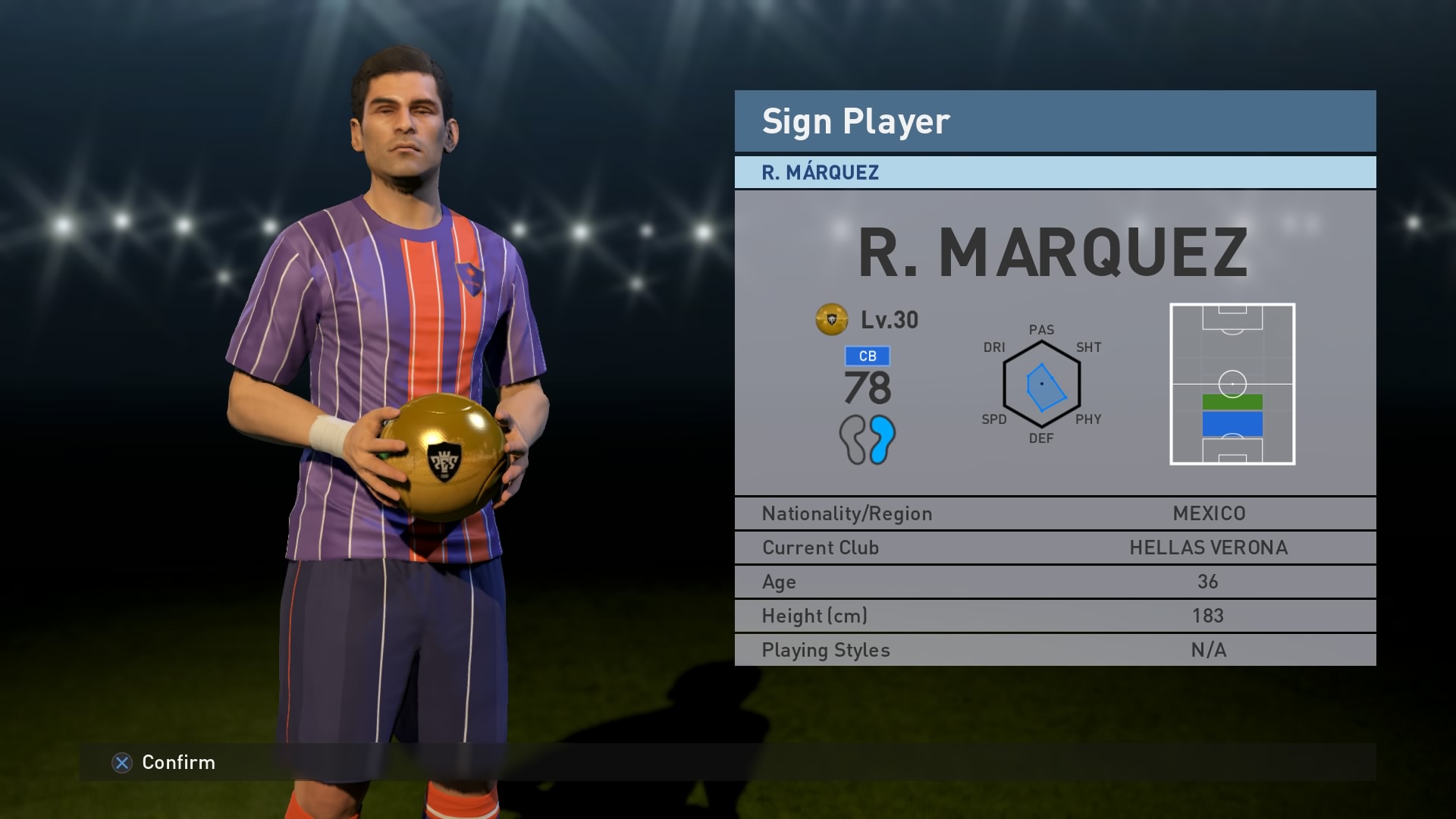Open the hexagonal stats radar chart
The height and width of the screenshot is (819, 1456).
pyautogui.click(x=1043, y=383)
